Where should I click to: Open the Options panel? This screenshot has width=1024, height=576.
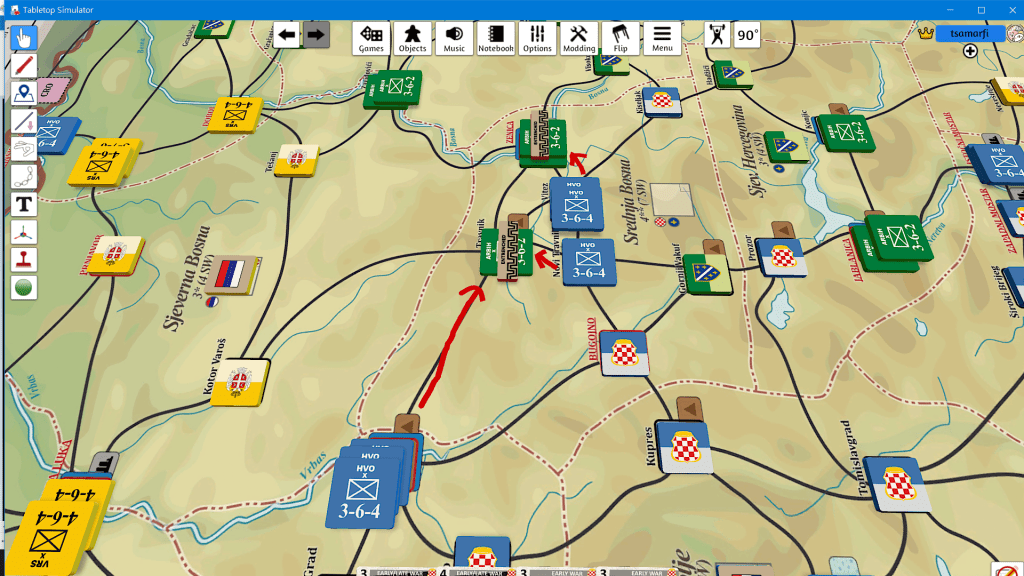pos(537,38)
